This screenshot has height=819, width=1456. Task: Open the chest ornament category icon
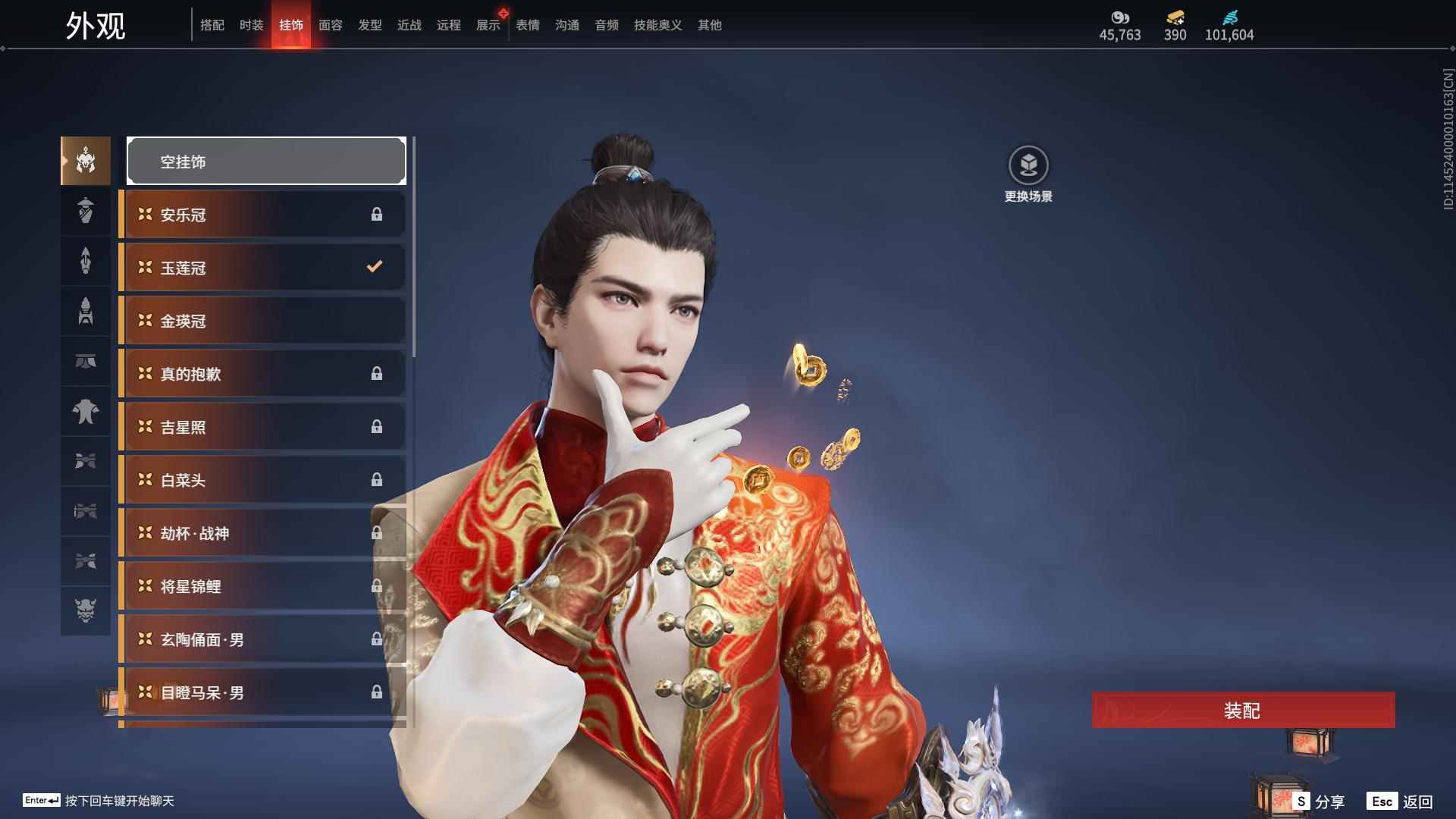coord(86,412)
